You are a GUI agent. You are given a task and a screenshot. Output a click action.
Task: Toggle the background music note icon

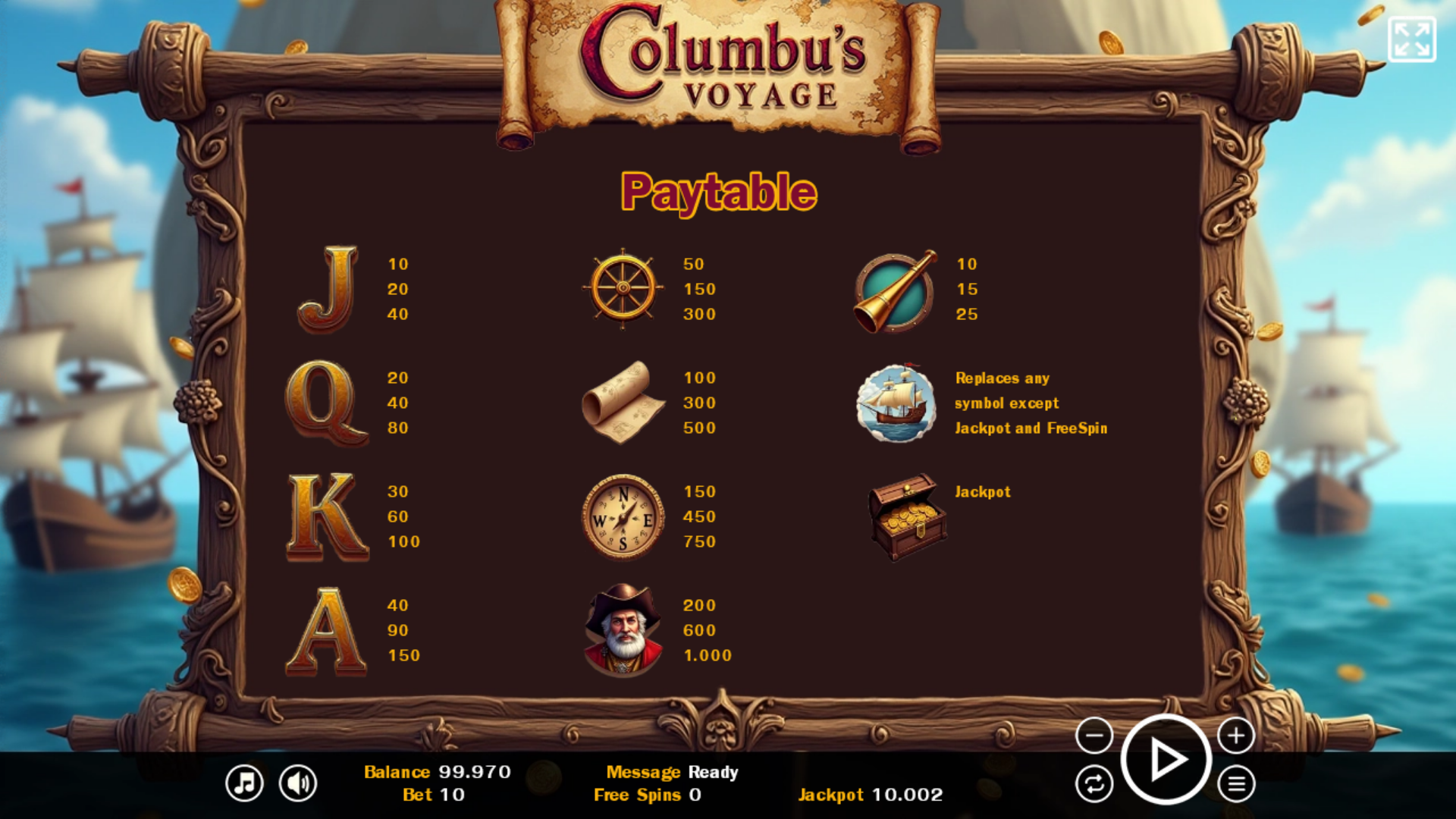click(244, 783)
